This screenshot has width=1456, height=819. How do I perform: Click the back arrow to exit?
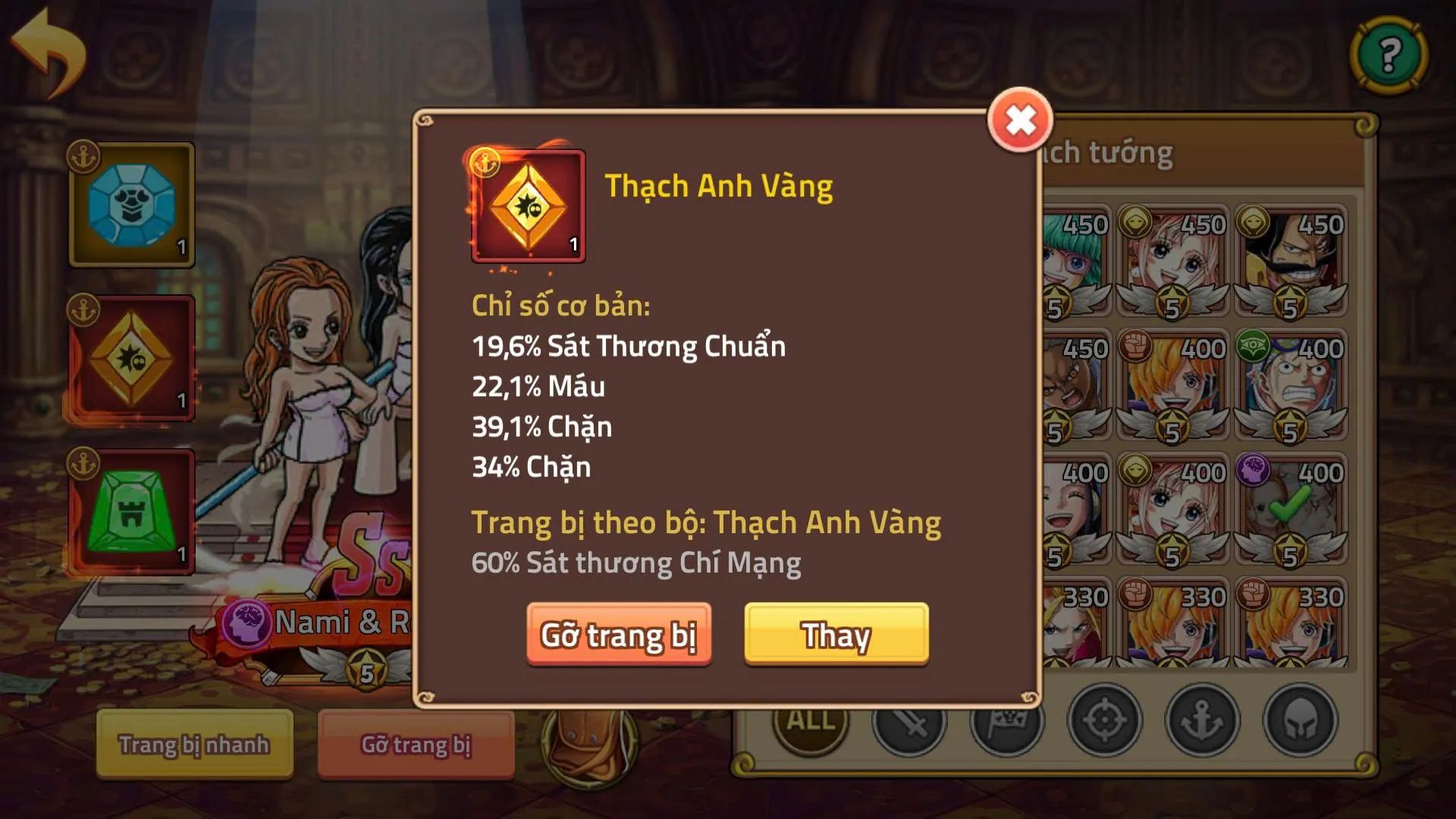tap(47, 49)
